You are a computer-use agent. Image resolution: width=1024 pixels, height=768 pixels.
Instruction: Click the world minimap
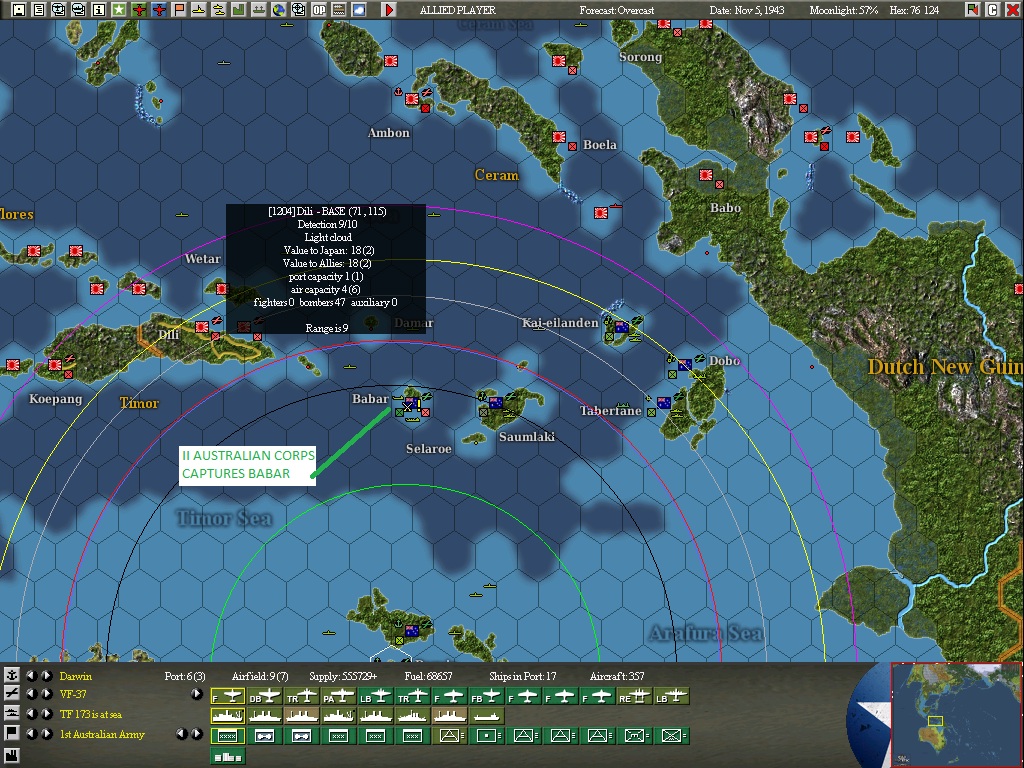tap(955, 714)
